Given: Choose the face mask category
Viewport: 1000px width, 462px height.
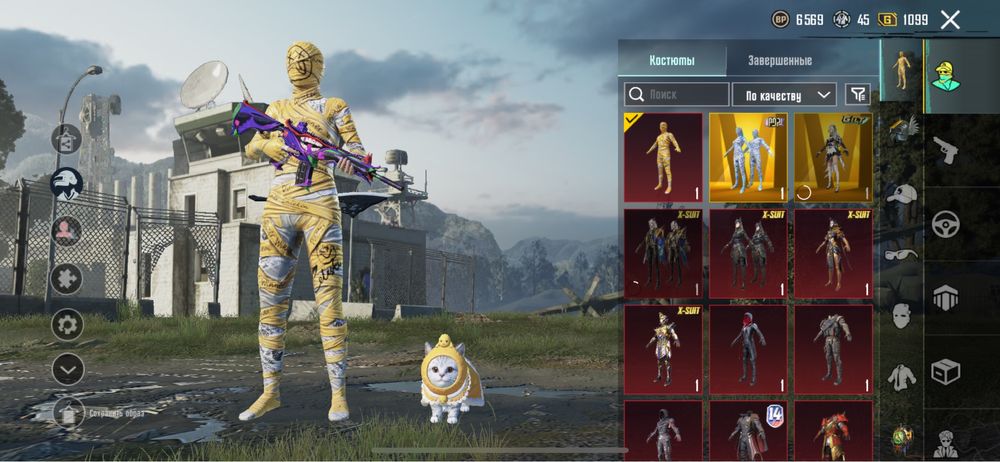Looking at the screenshot, I should (902, 317).
